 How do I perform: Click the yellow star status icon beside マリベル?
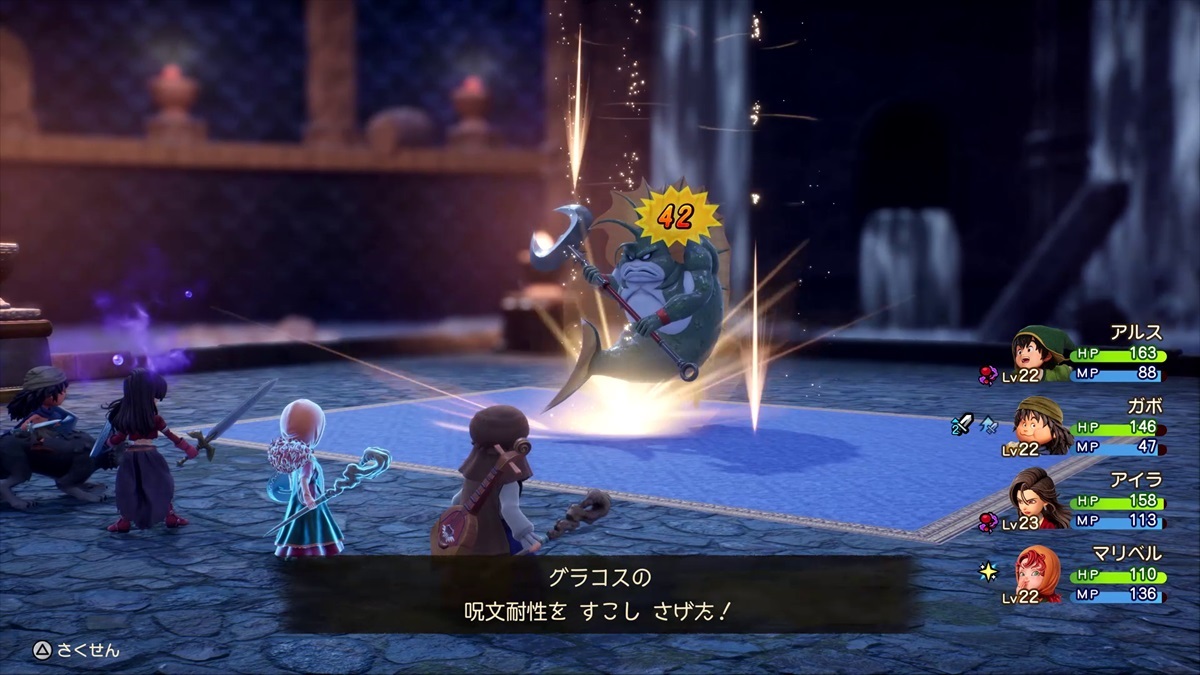(988, 573)
